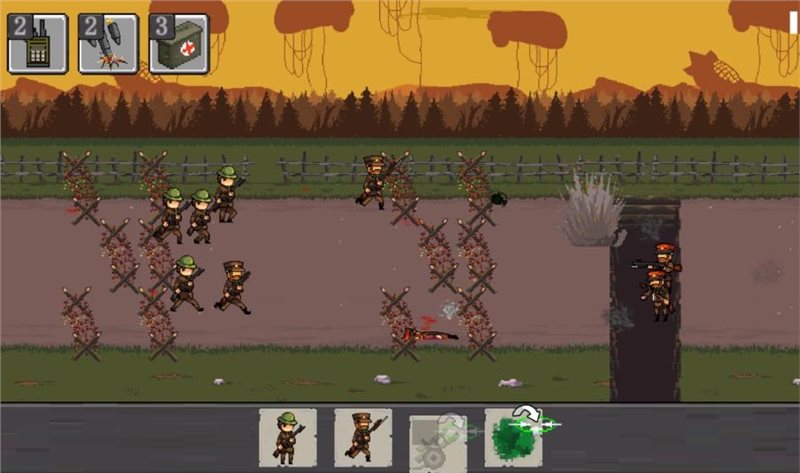800x473 pixels.
Task: Launch the mortar strike ability
Action: tap(108, 44)
